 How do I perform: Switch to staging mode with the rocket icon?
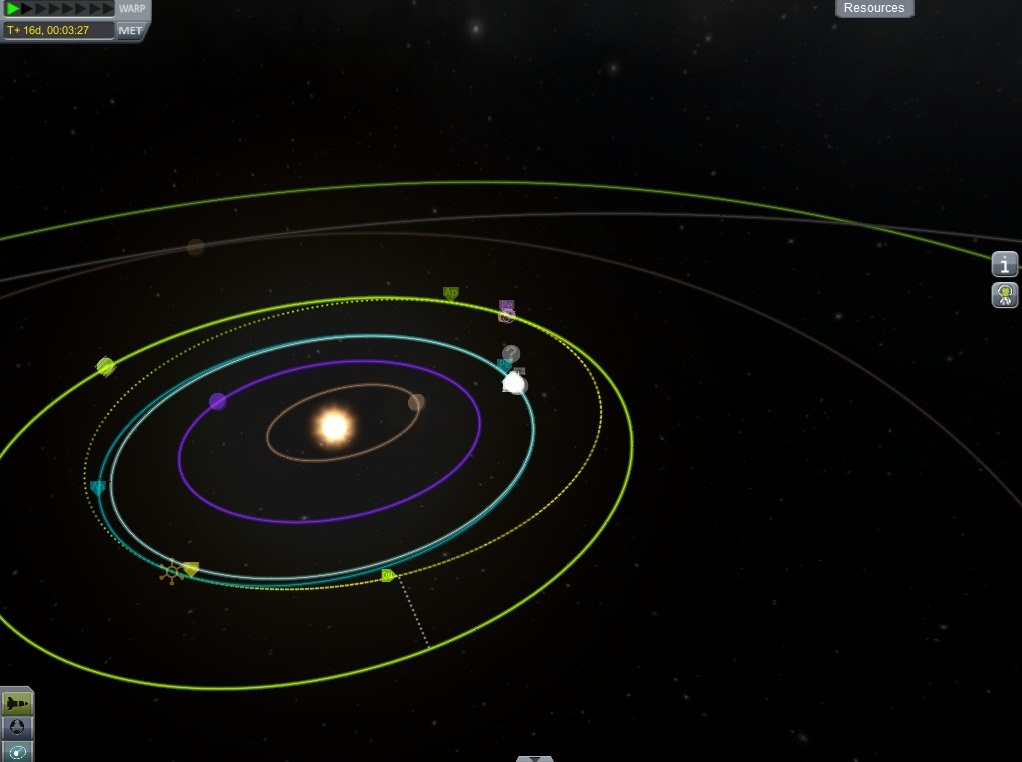click(x=18, y=704)
